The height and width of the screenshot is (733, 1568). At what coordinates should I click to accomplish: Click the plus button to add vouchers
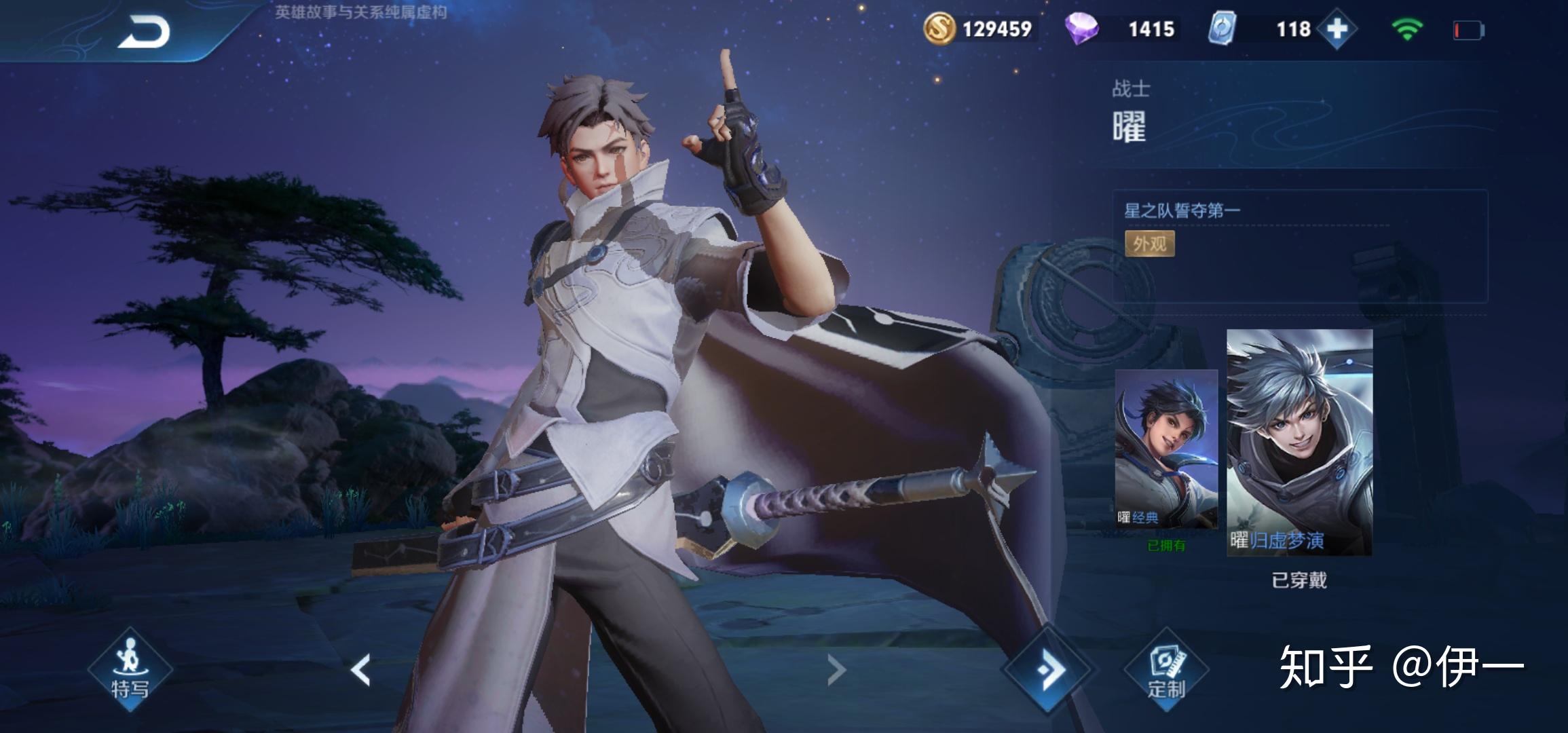pyautogui.click(x=1336, y=29)
